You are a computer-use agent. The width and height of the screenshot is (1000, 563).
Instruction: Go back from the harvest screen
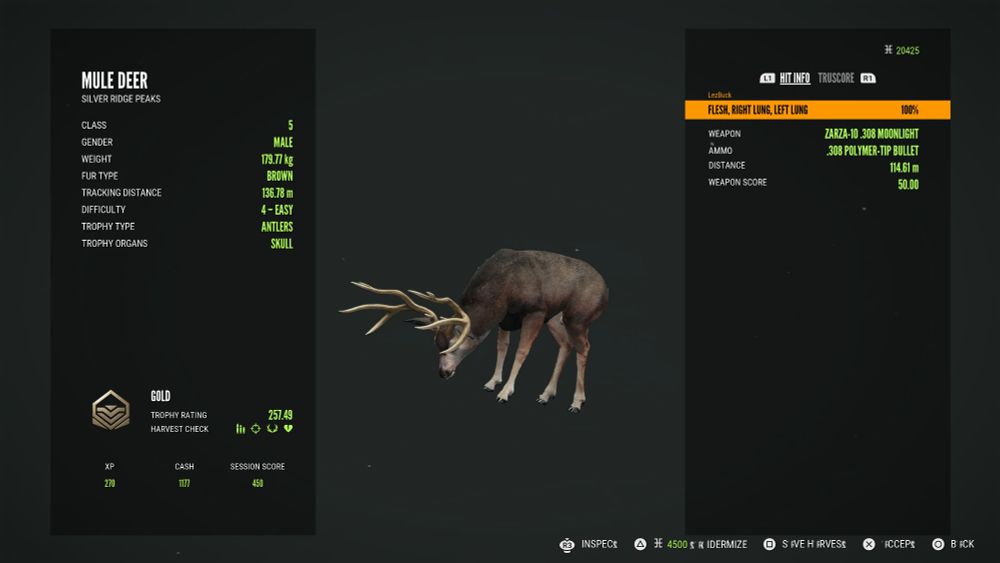tap(961, 544)
